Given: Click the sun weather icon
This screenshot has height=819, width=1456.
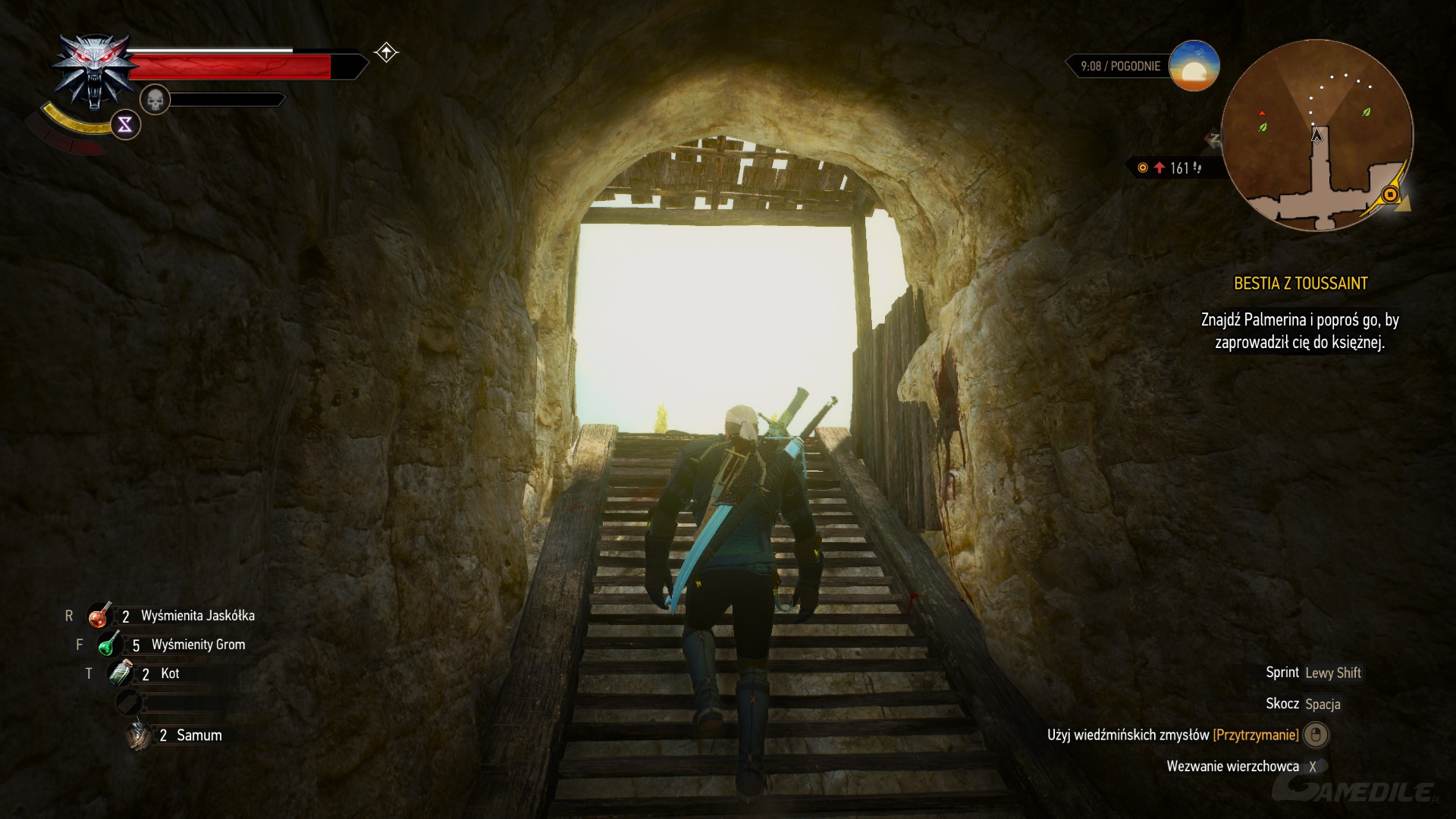Looking at the screenshot, I should click(x=1194, y=66).
